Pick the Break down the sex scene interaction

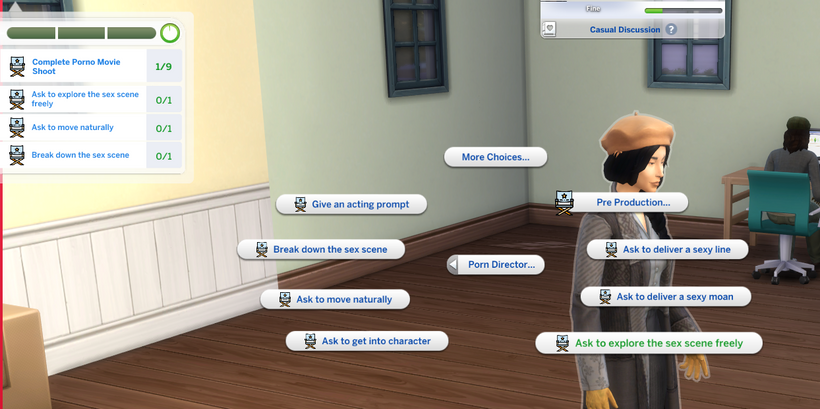pyautogui.click(x=320, y=249)
